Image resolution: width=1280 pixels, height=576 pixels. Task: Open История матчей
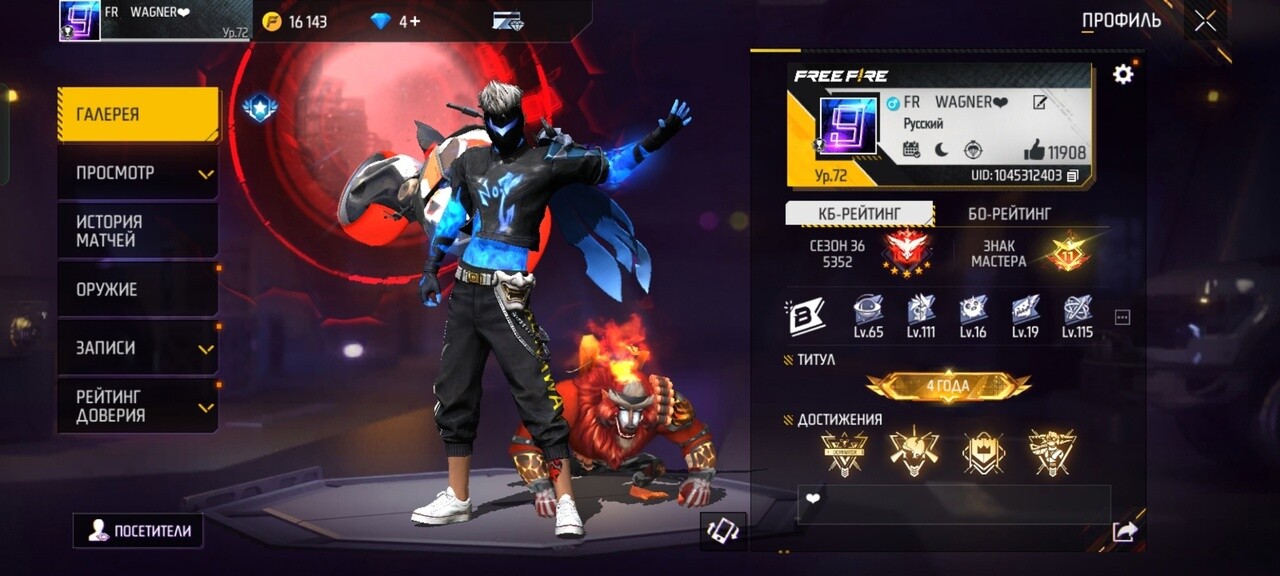[x=137, y=231]
